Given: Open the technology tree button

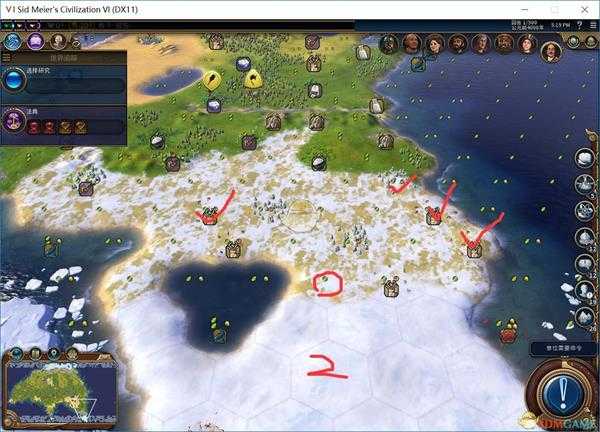Looking at the screenshot, I should tap(14, 42).
